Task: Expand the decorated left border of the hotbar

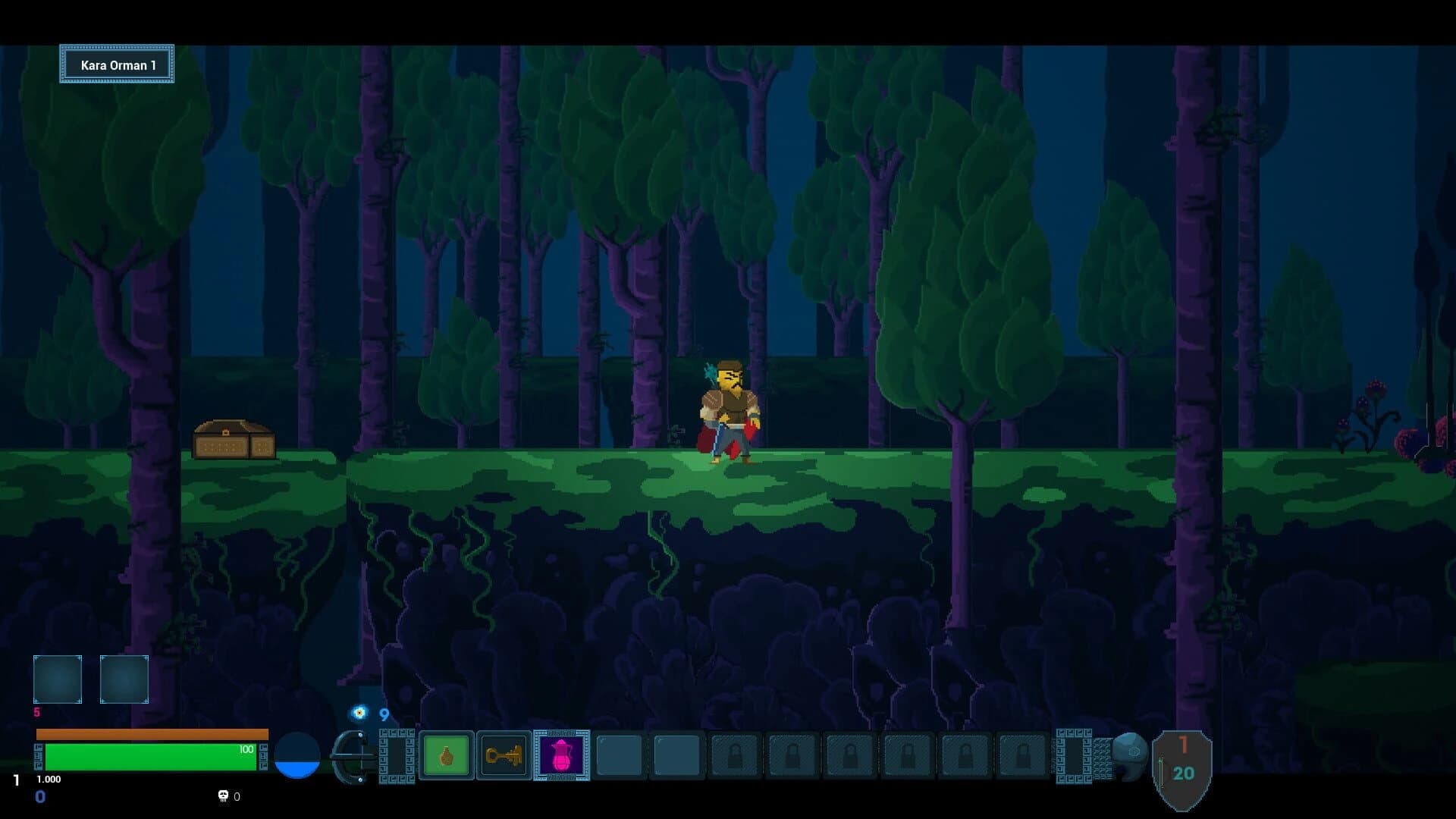Action: (395, 755)
